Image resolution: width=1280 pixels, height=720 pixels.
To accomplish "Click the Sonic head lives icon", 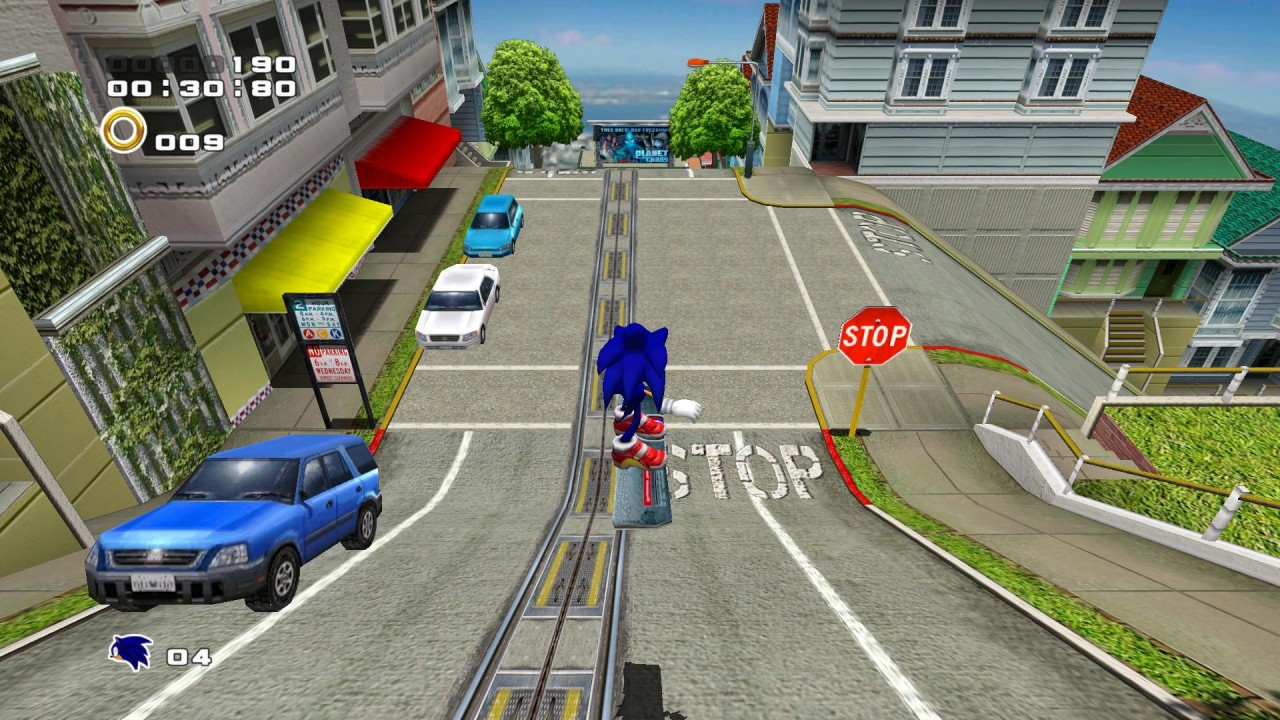I will [x=131, y=653].
